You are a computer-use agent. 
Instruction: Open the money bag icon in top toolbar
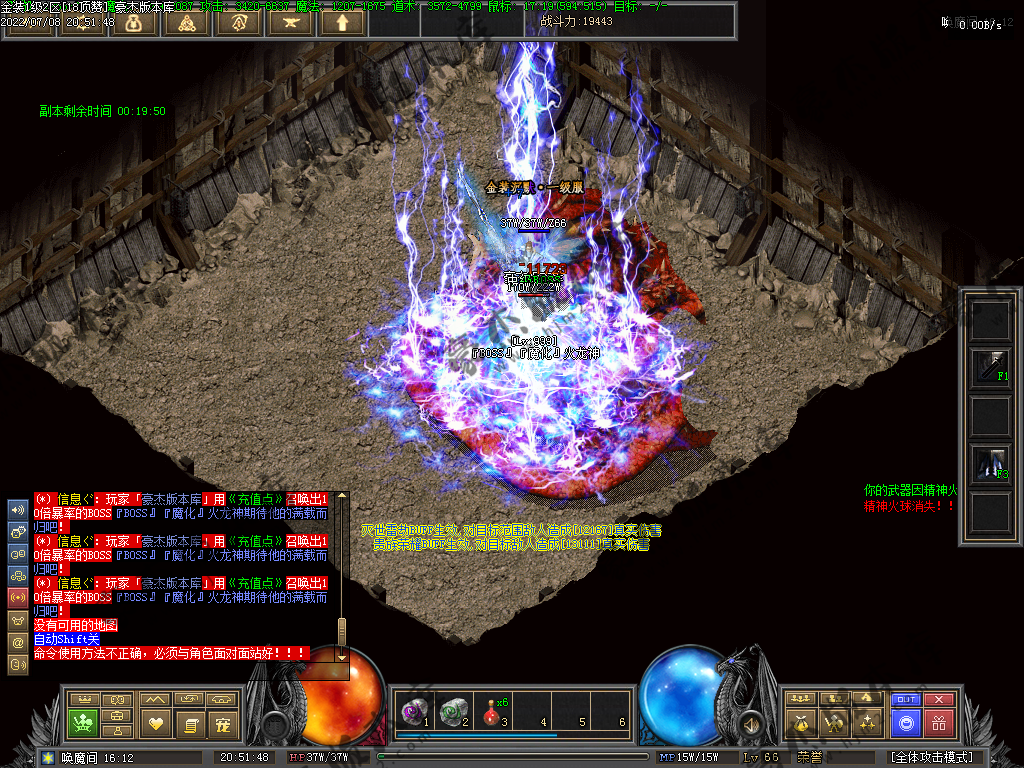[134, 22]
